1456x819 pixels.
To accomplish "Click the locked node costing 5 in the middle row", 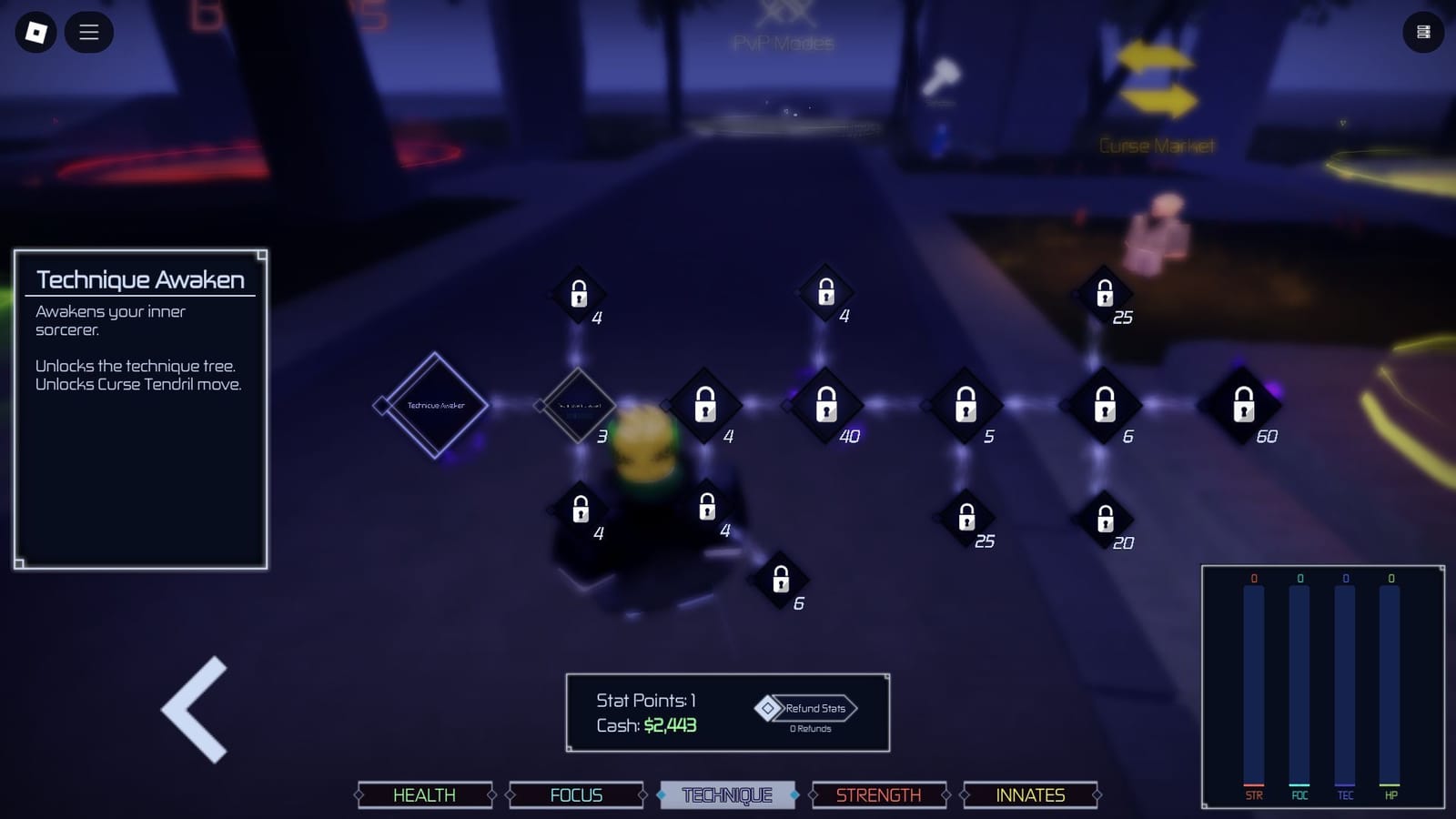I will point(965,405).
